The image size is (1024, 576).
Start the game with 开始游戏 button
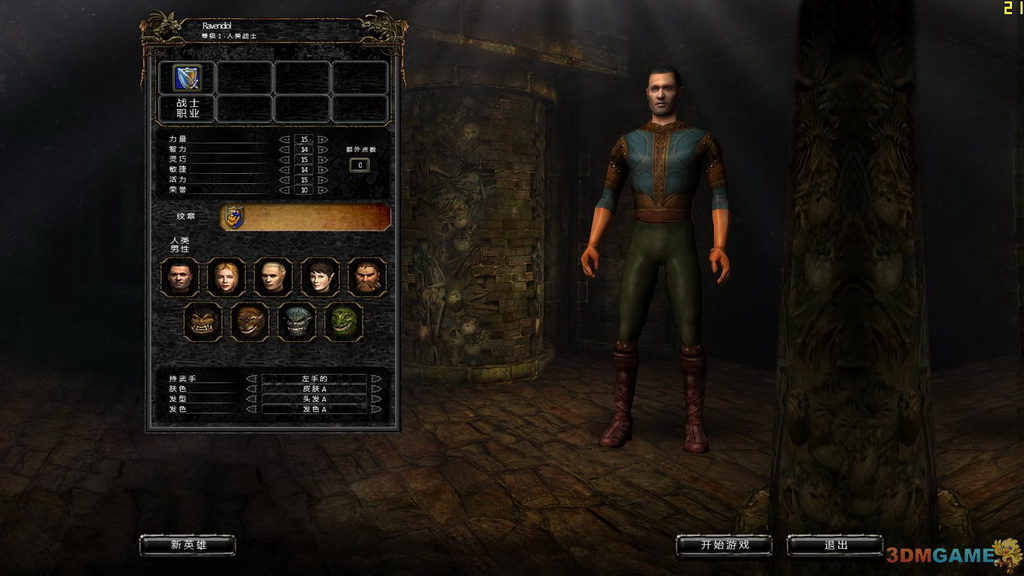tap(724, 545)
